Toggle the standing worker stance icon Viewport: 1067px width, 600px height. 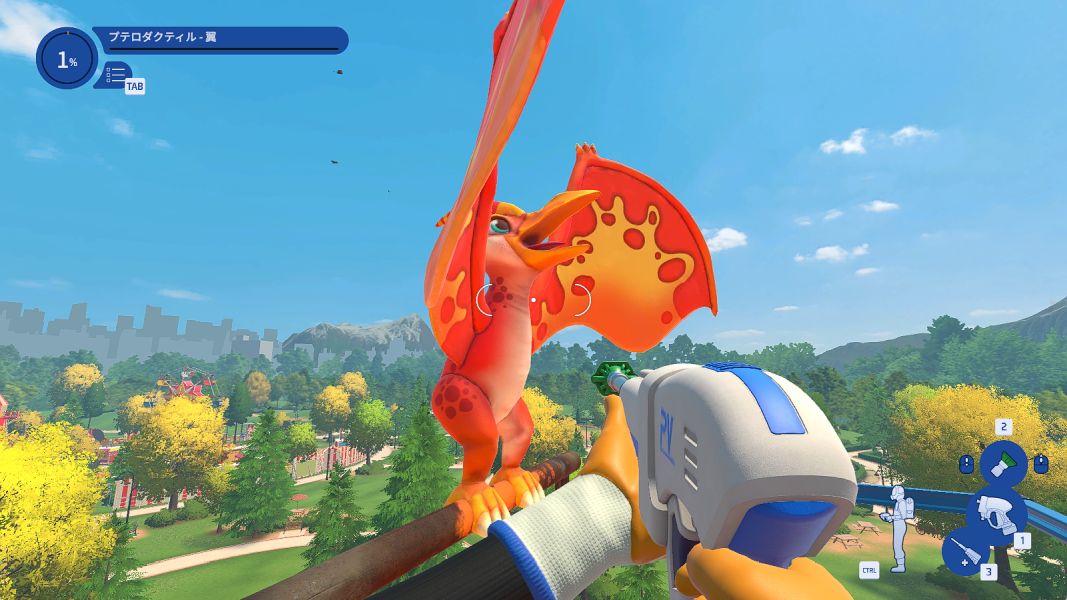pyautogui.click(x=898, y=525)
